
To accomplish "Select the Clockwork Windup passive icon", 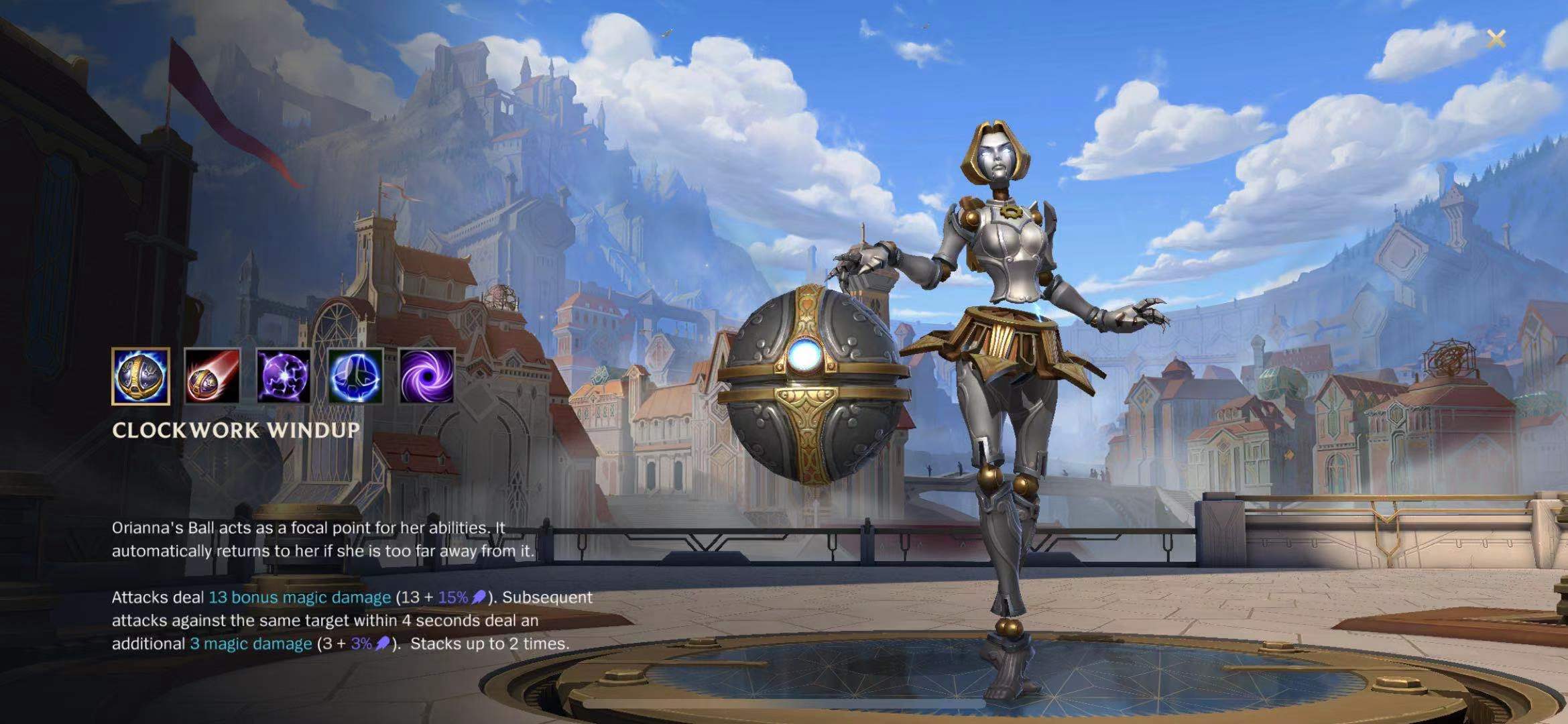I will tap(141, 376).
